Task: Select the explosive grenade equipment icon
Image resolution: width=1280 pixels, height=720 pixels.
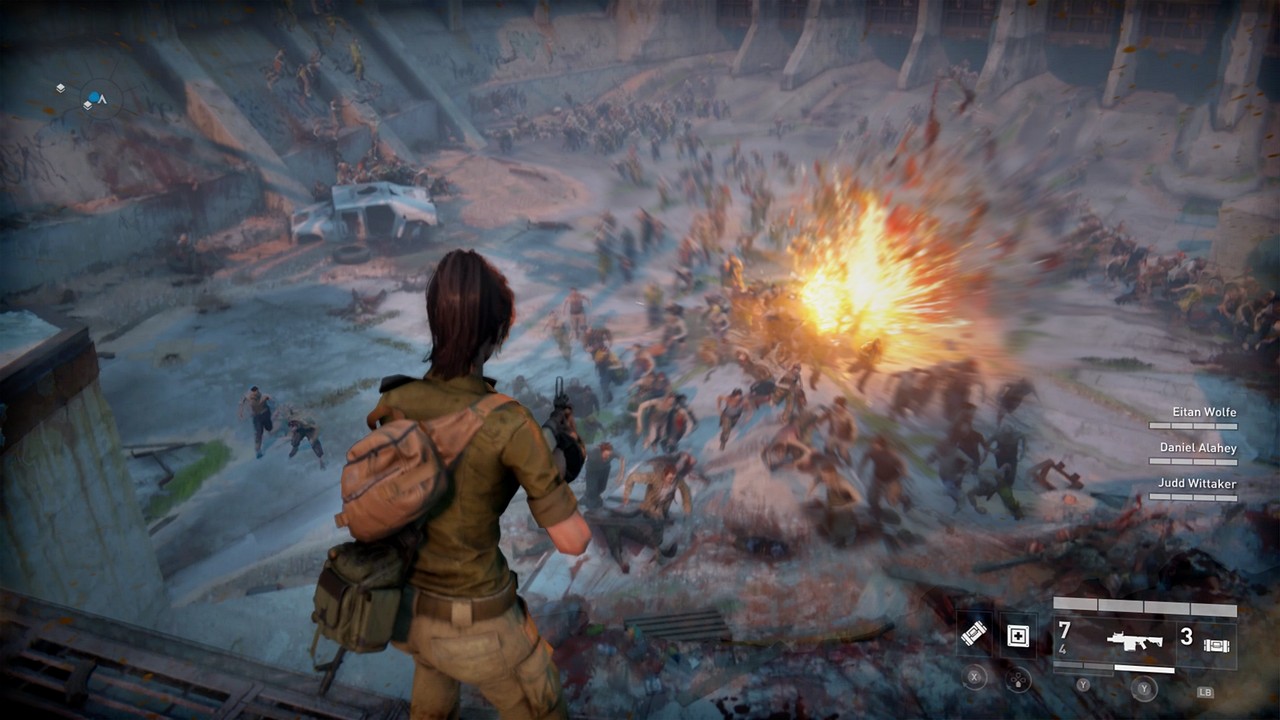Action: click(975, 636)
